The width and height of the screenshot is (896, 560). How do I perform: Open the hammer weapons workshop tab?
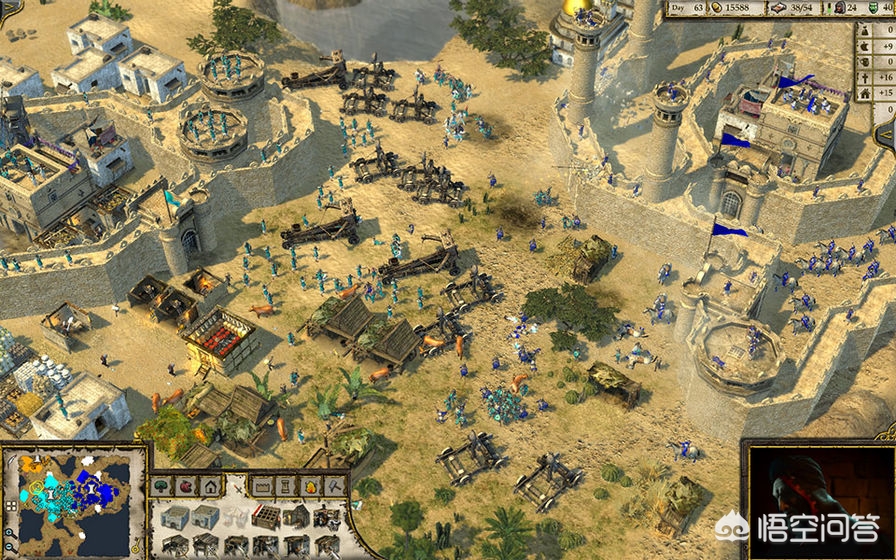(335, 486)
